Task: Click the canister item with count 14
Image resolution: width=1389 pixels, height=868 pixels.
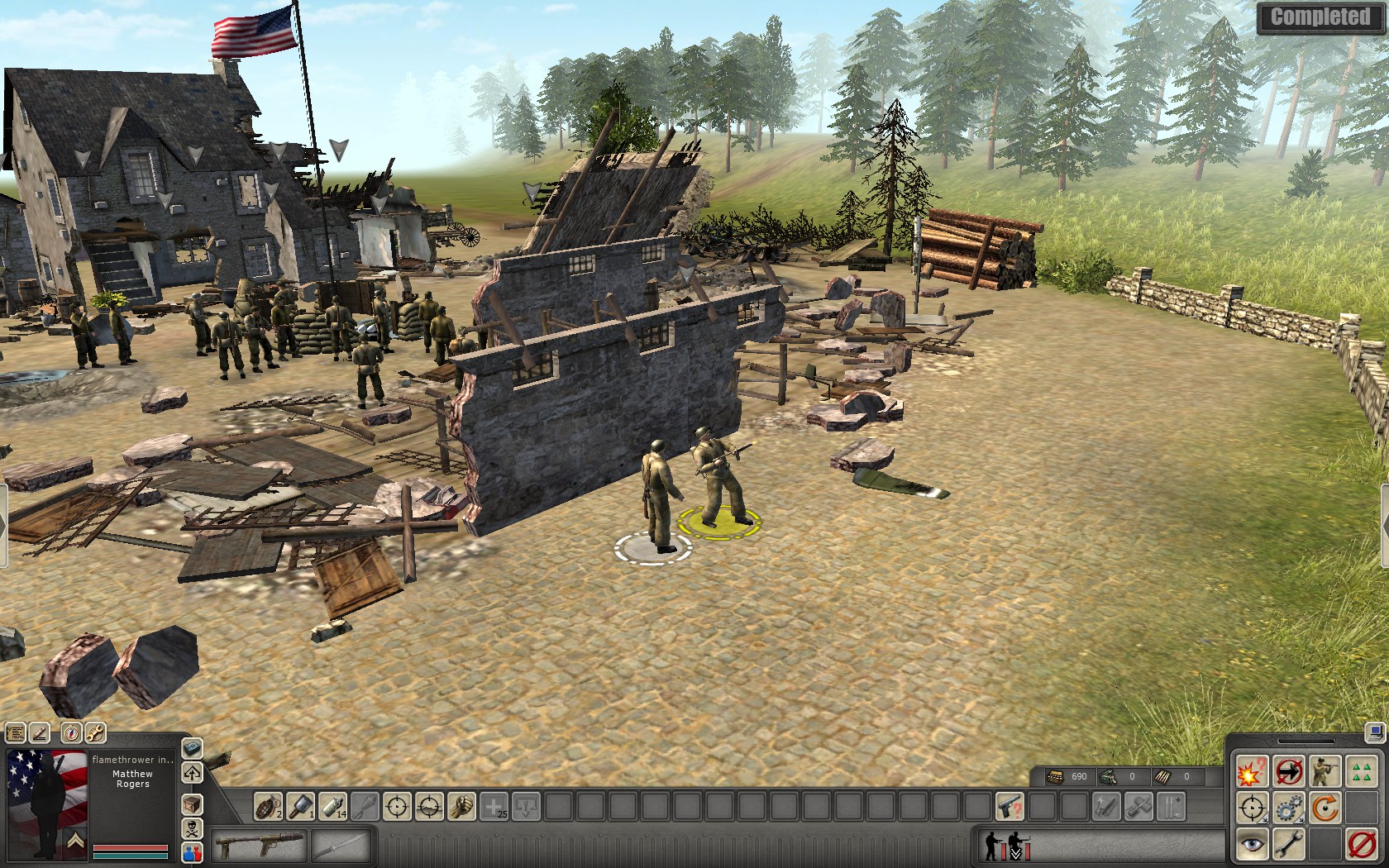Action: [332, 806]
